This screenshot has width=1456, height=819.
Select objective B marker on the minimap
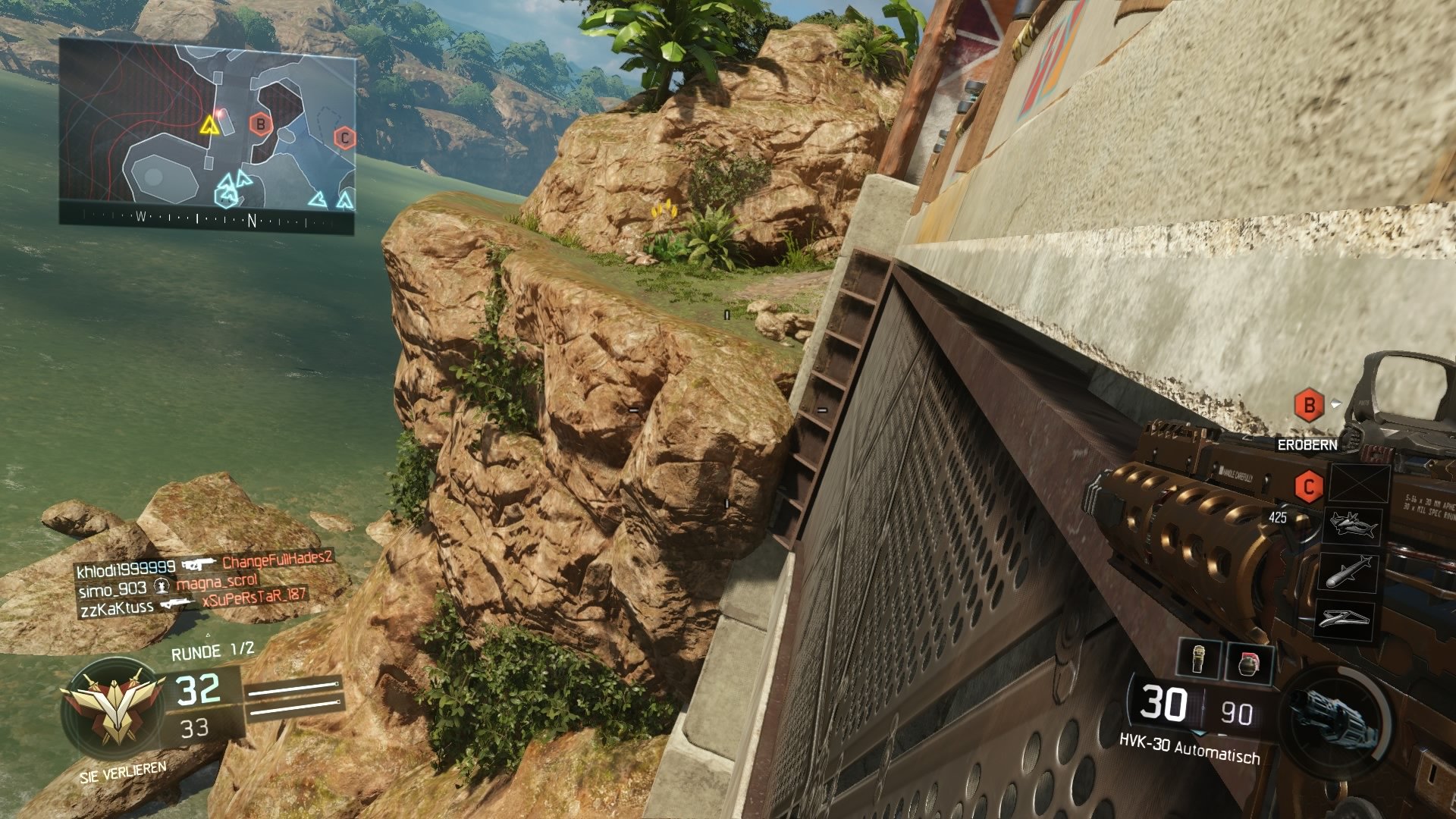(262, 125)
